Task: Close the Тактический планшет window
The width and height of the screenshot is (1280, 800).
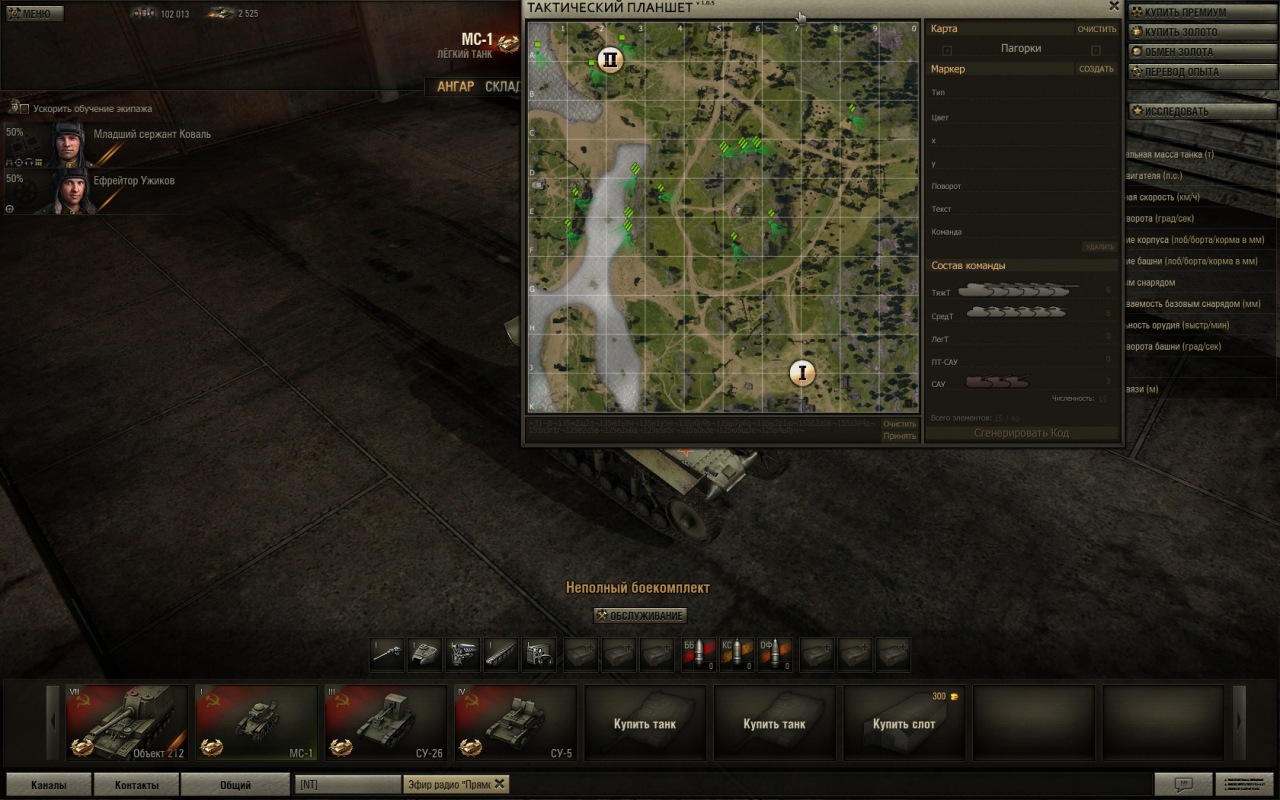Action: (x=1114, y=6)
